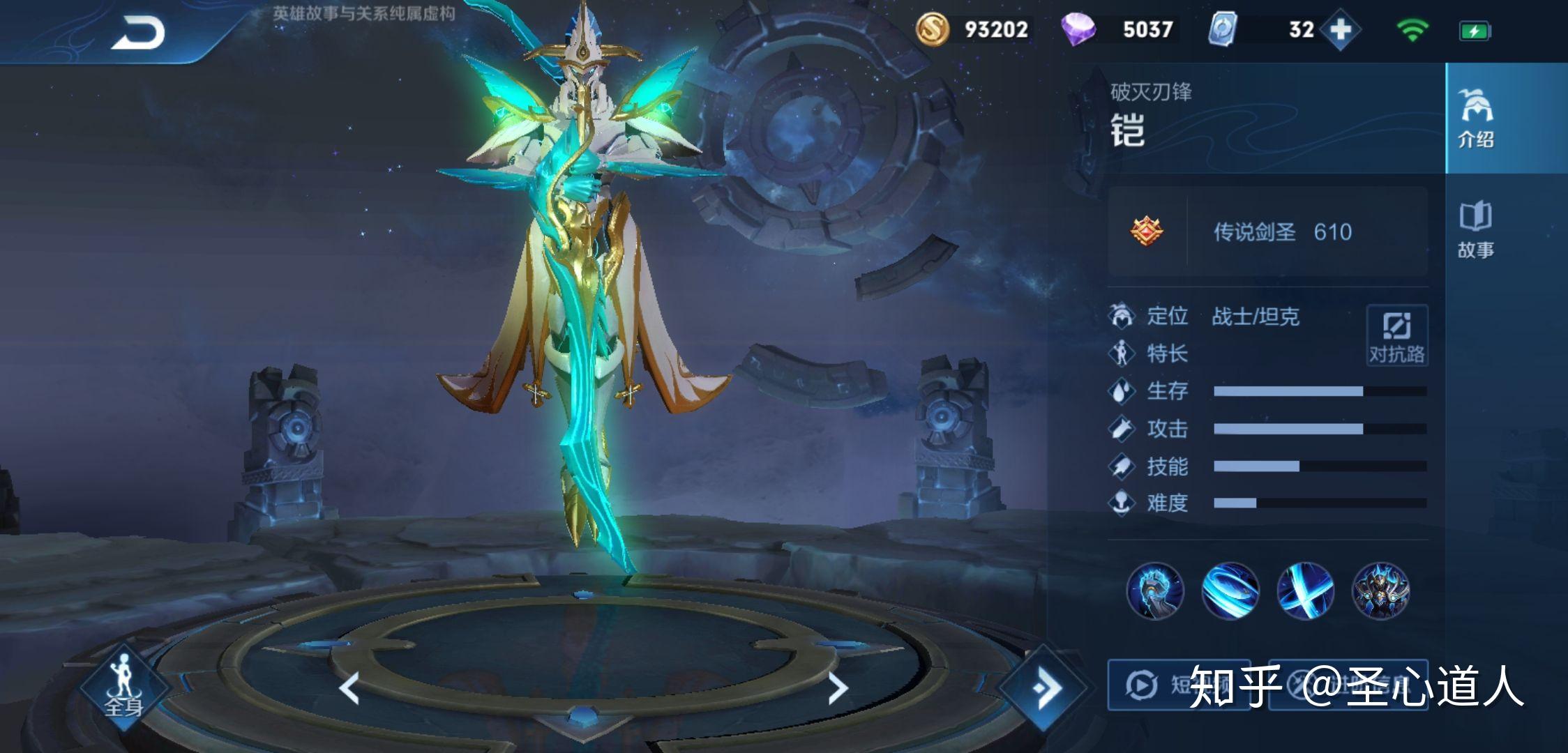This screenshot has height=753, width=1568.
Task: Show the next skin with right arrow
Action: [837, 688]
